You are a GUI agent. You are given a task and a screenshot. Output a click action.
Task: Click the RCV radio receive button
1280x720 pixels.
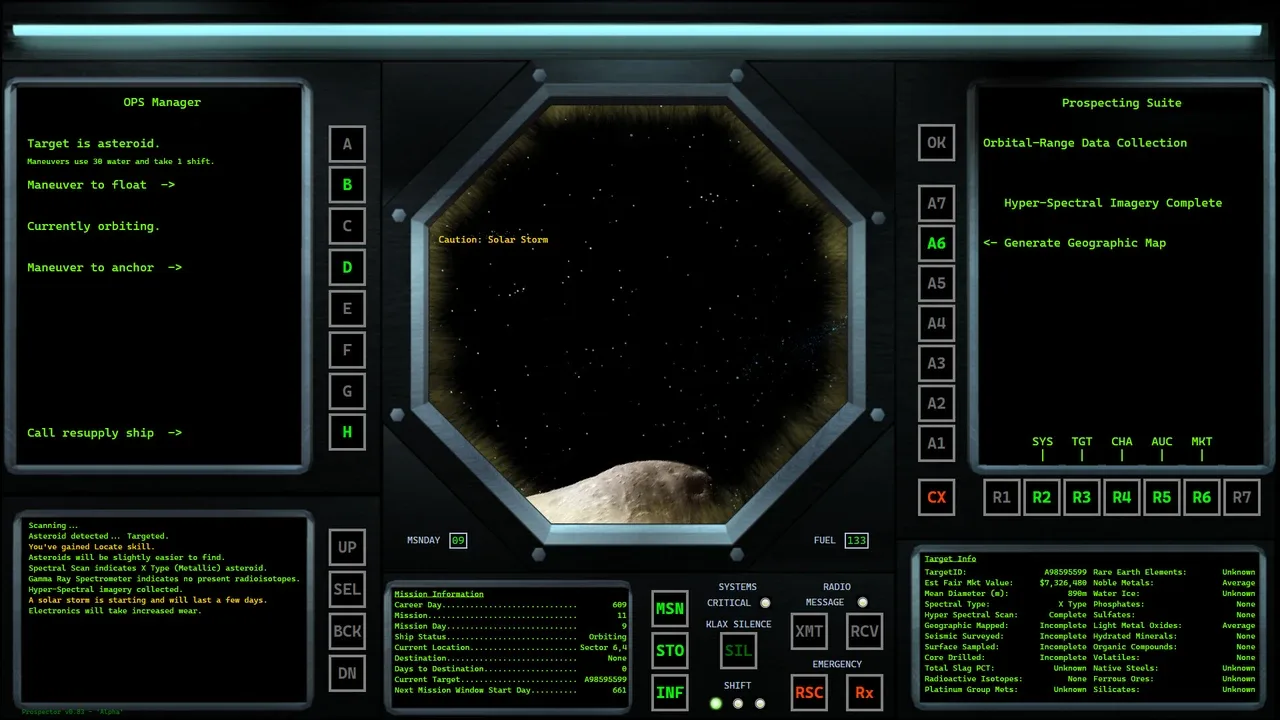[864, 631]
